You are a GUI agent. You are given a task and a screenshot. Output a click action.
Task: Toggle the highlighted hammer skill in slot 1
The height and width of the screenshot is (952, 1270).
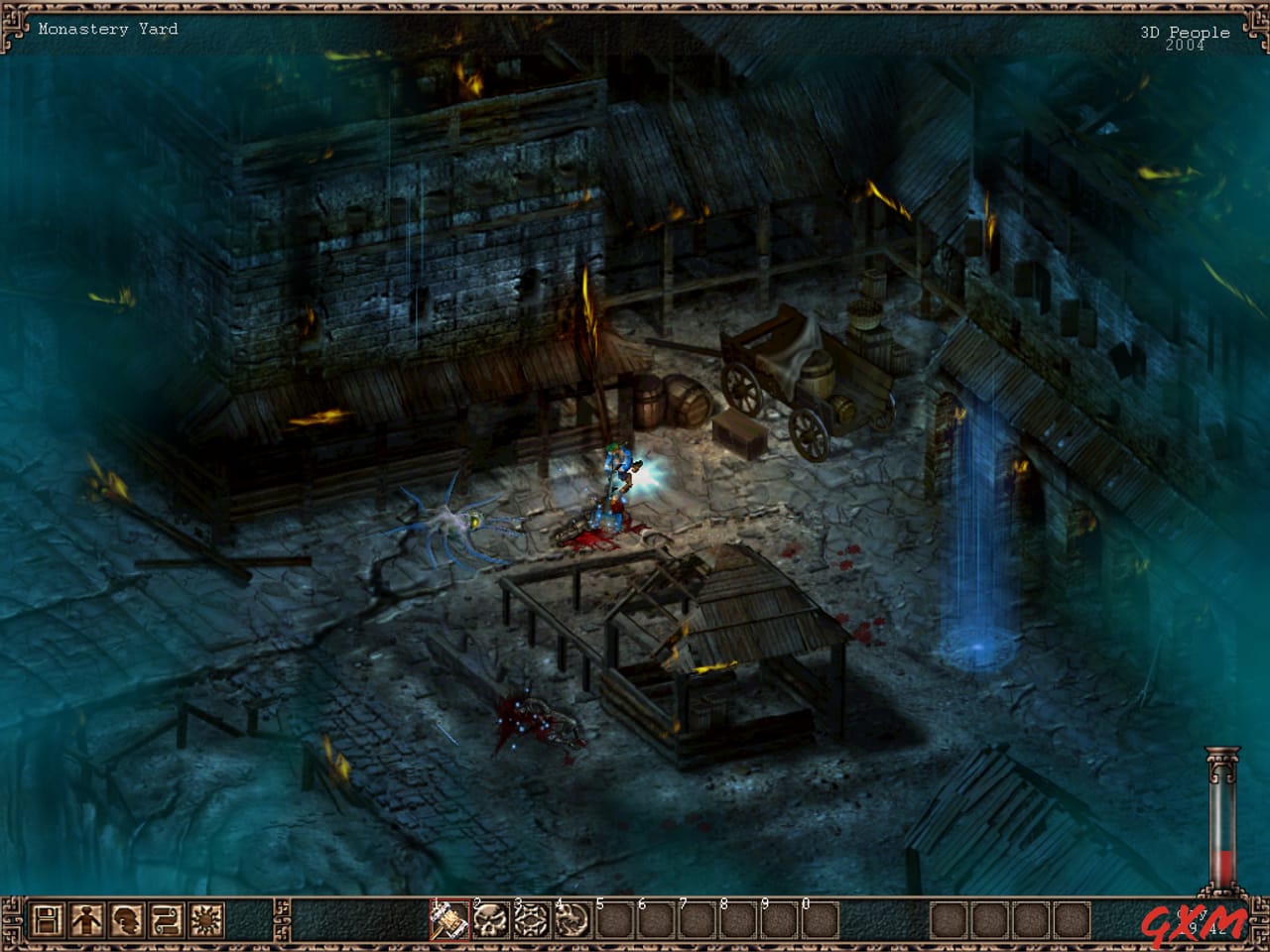[447, 920]
